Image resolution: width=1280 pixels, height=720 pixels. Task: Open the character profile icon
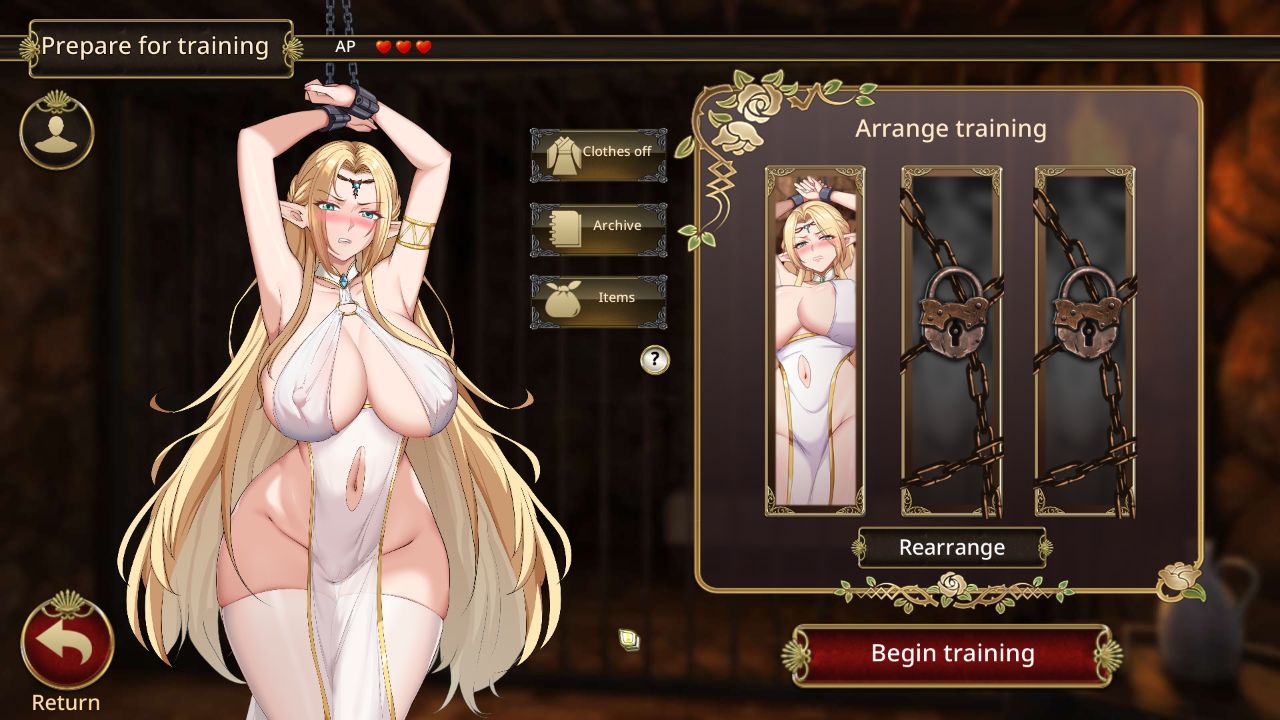tap(55, 132)
